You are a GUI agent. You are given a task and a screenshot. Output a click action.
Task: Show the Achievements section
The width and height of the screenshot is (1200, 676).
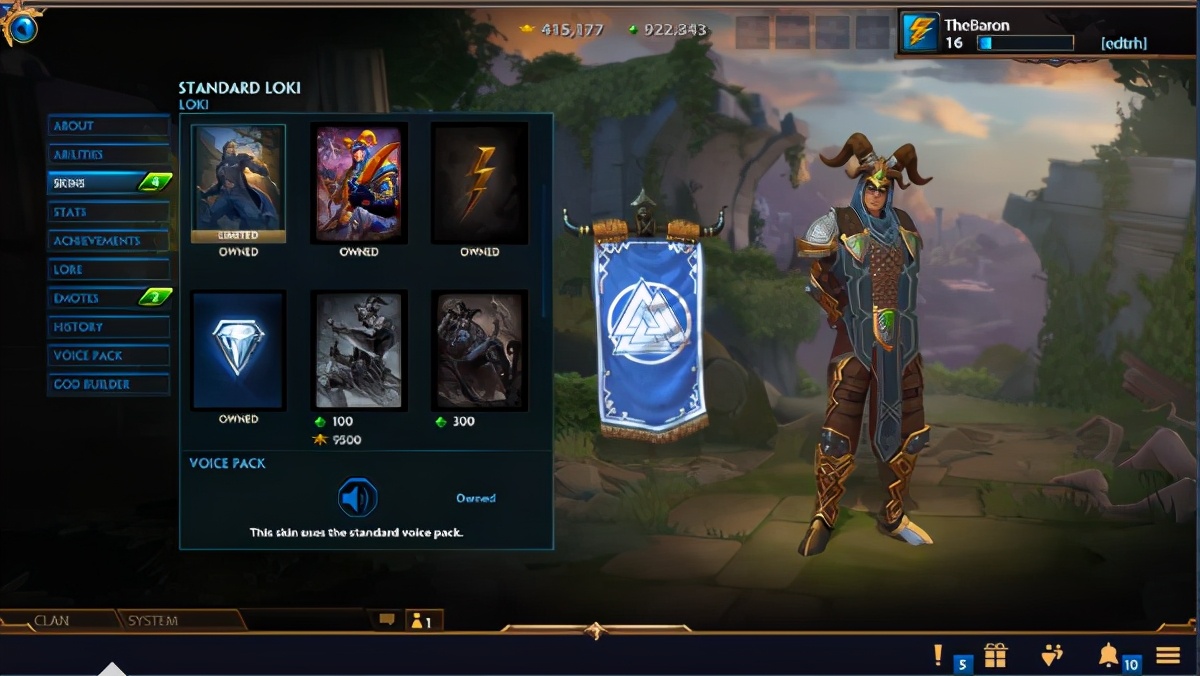click(108, 241)
